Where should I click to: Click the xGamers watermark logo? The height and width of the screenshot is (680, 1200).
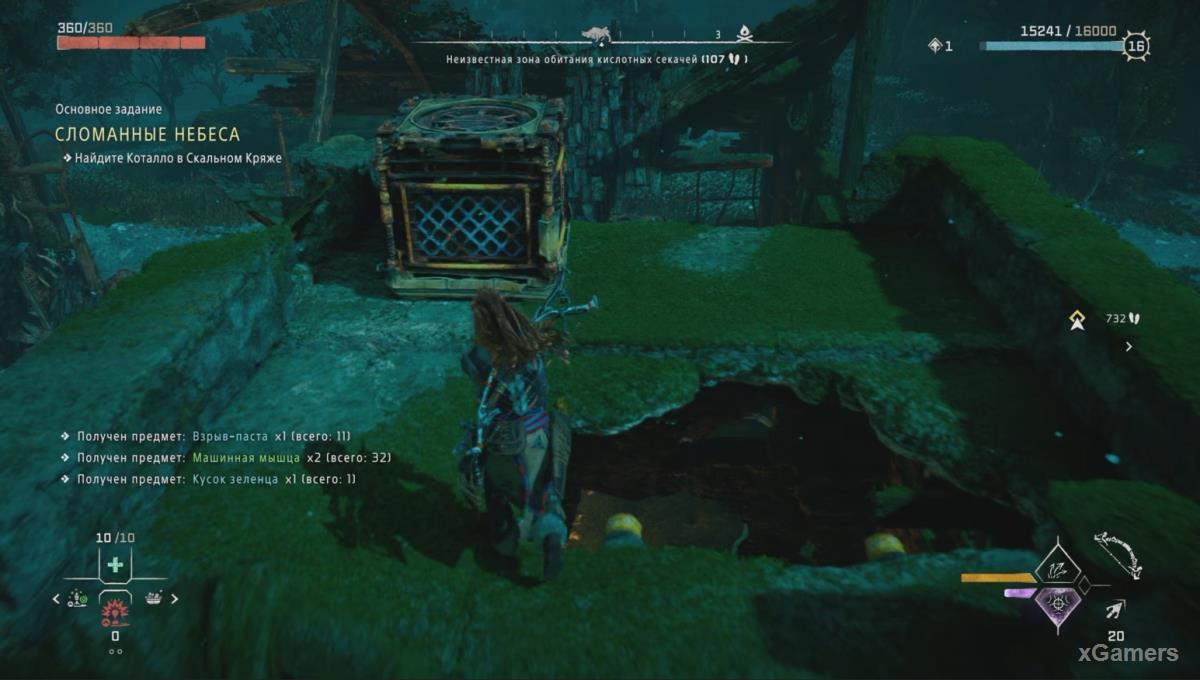tap(1127, 653)
